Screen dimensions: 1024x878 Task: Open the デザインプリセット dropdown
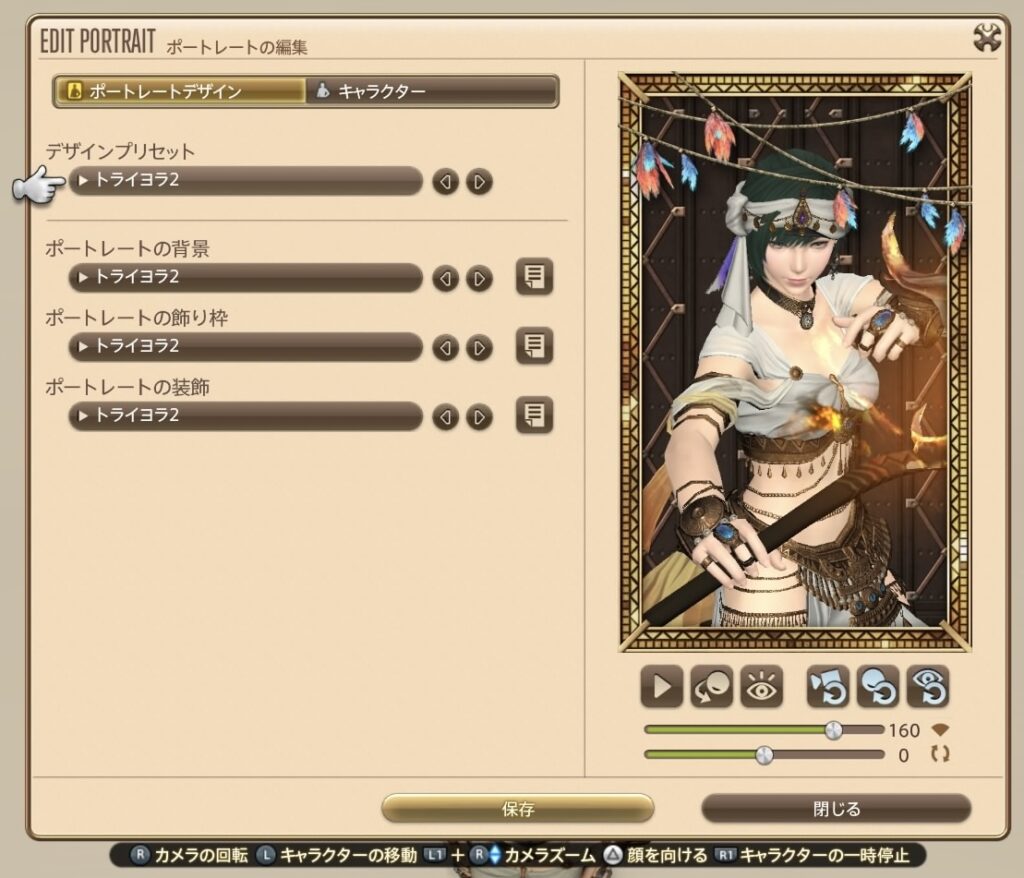246,181
